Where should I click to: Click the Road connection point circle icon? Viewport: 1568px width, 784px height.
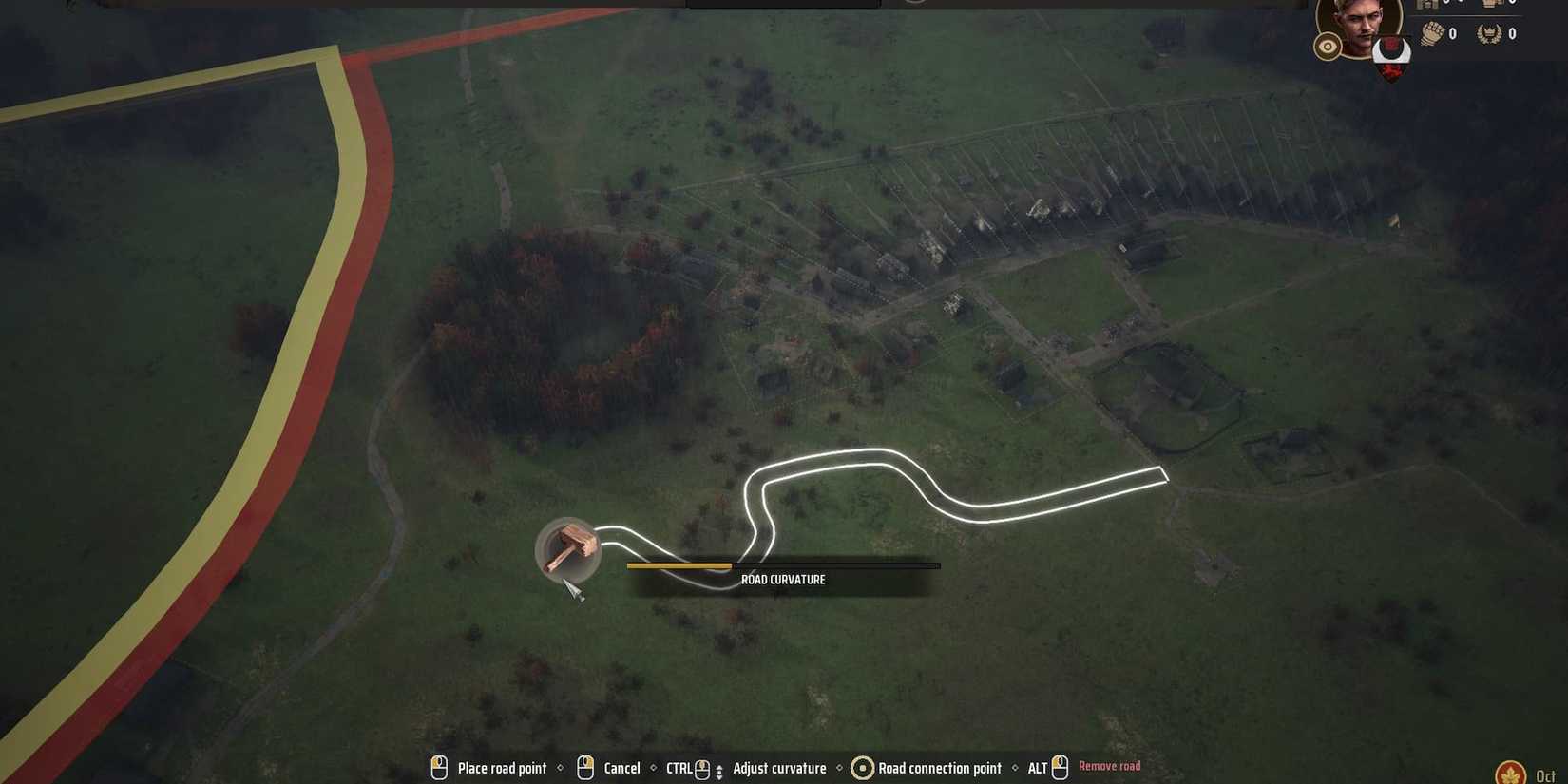coord(863,768)
